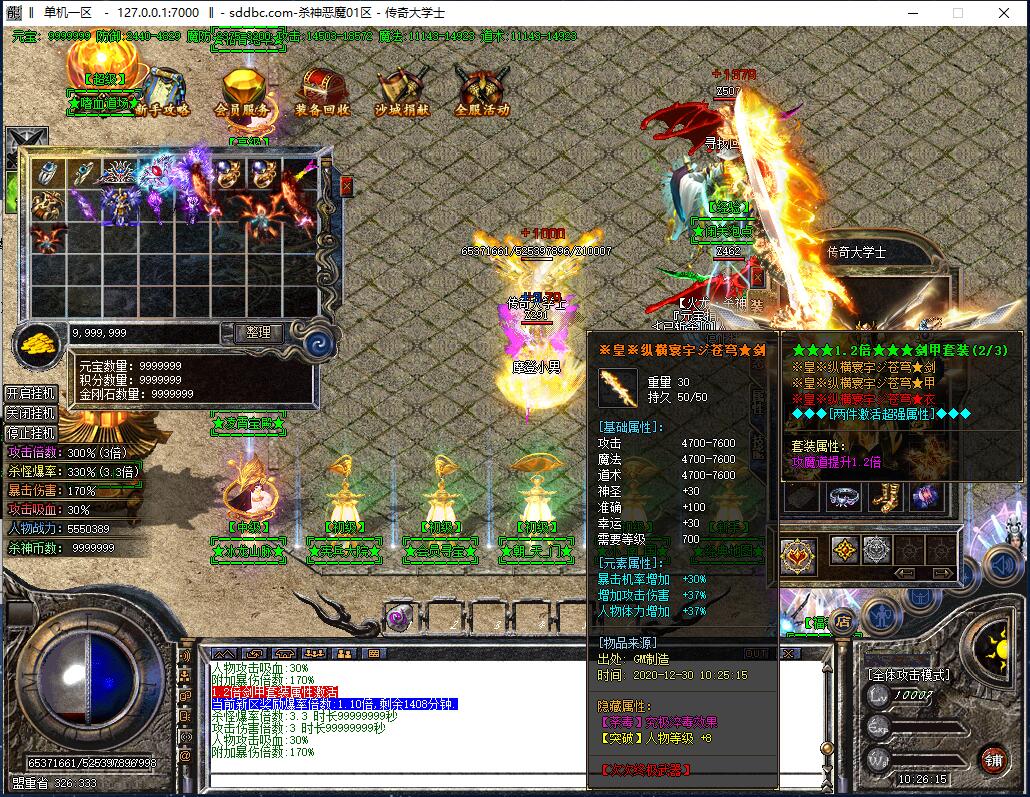
Task: Select the purple orb in the first hotbar slot
Action: click(398, 617)
